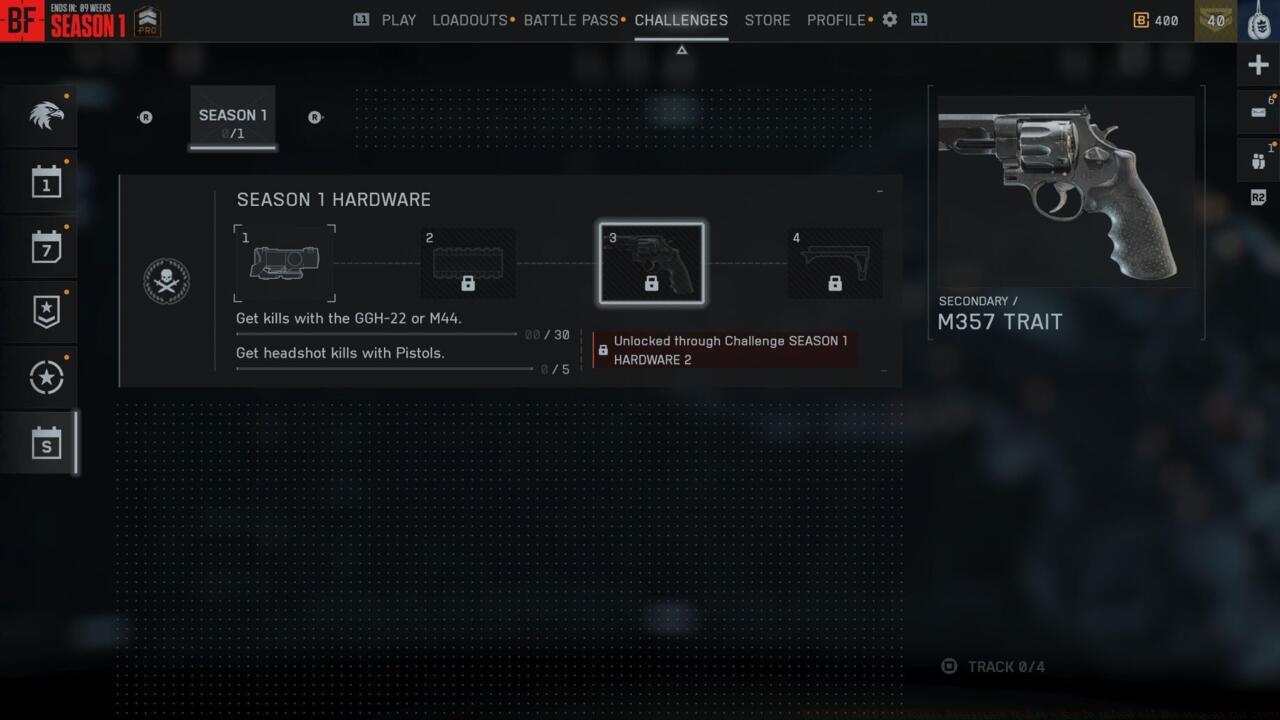Open the settings gear in the top bar

[889, 19]
